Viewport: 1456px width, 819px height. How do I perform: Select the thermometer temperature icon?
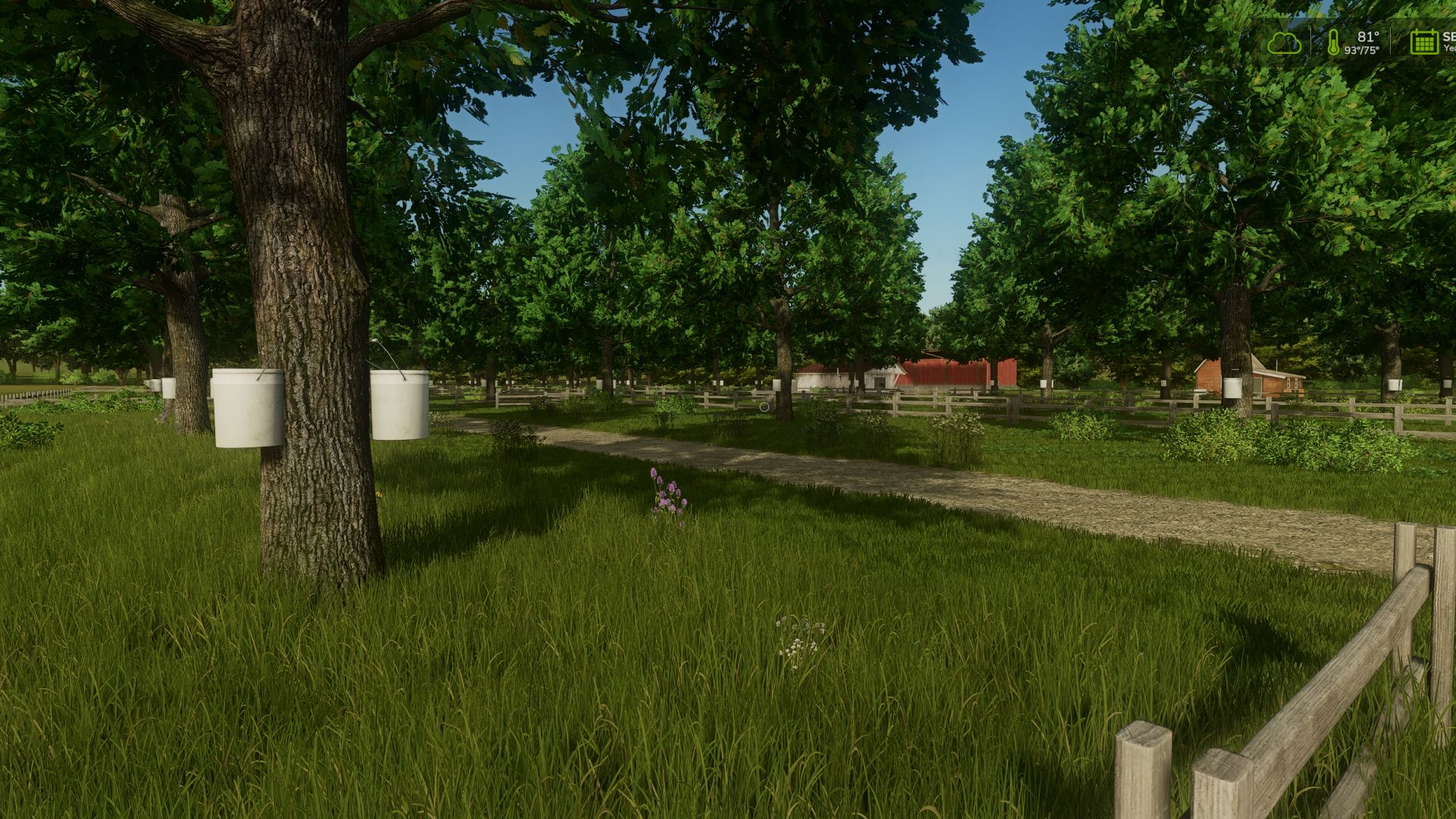coord(1333,42)
